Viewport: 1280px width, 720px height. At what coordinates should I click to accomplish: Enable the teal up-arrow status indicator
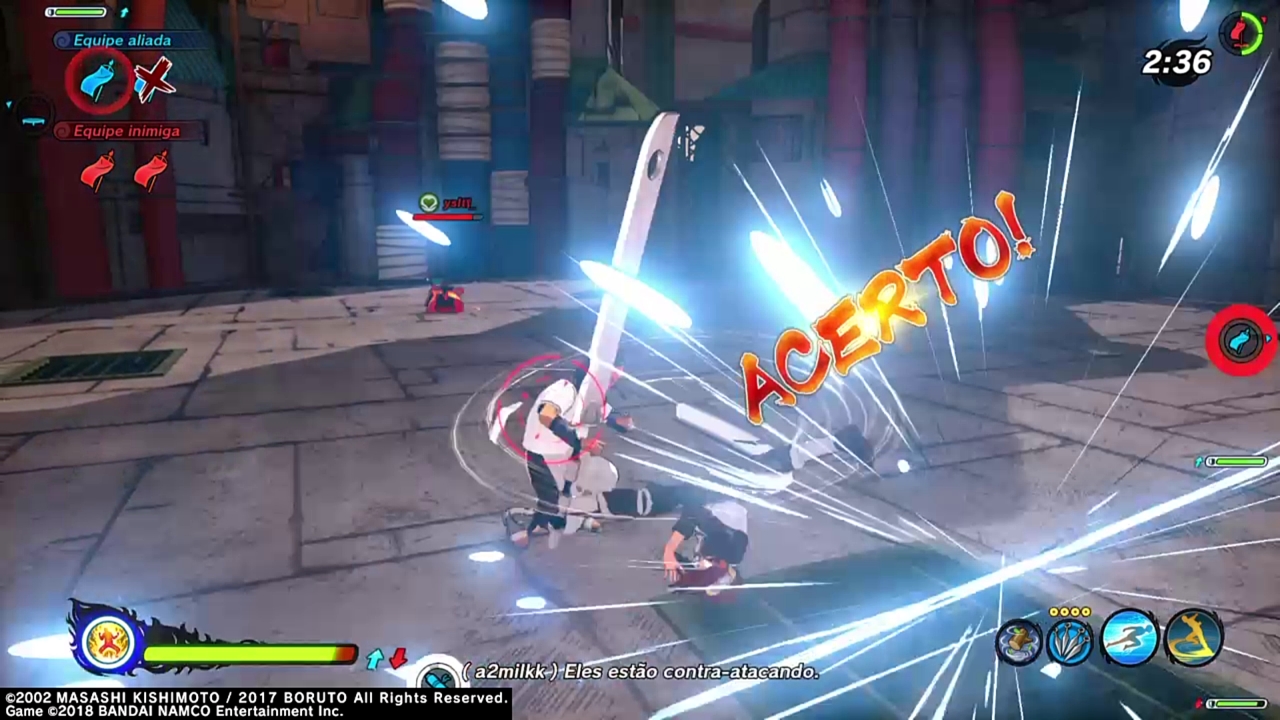coord(375,659)
